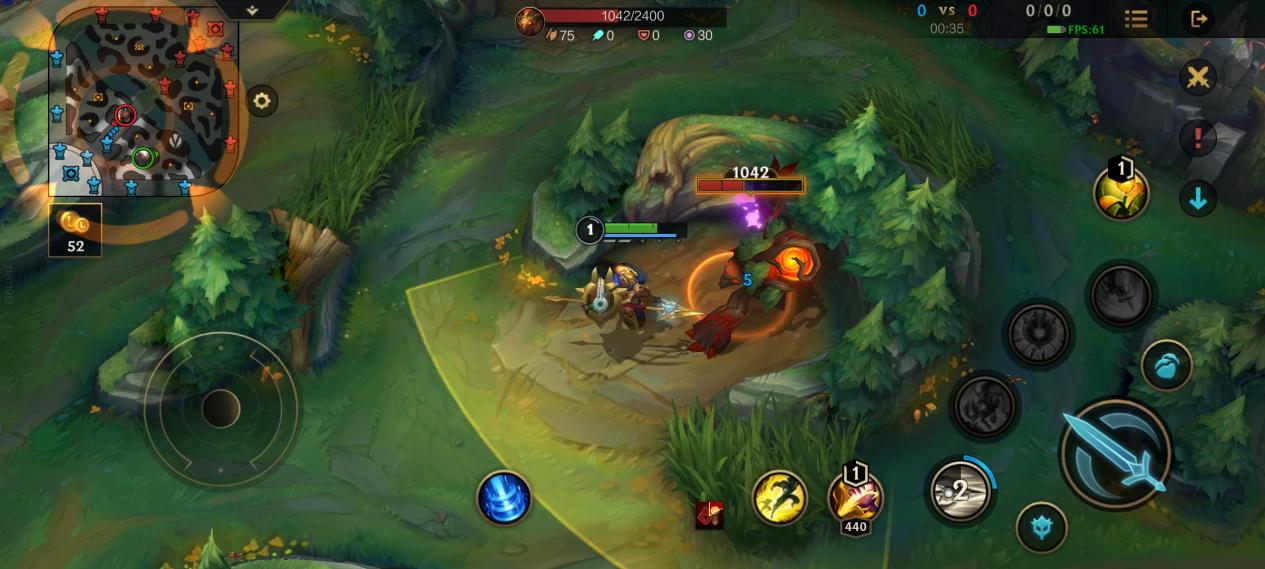Viewport: 1265px width, 569px height.
Task: Open the scoreboard list icon
Action: point(1135,19)
